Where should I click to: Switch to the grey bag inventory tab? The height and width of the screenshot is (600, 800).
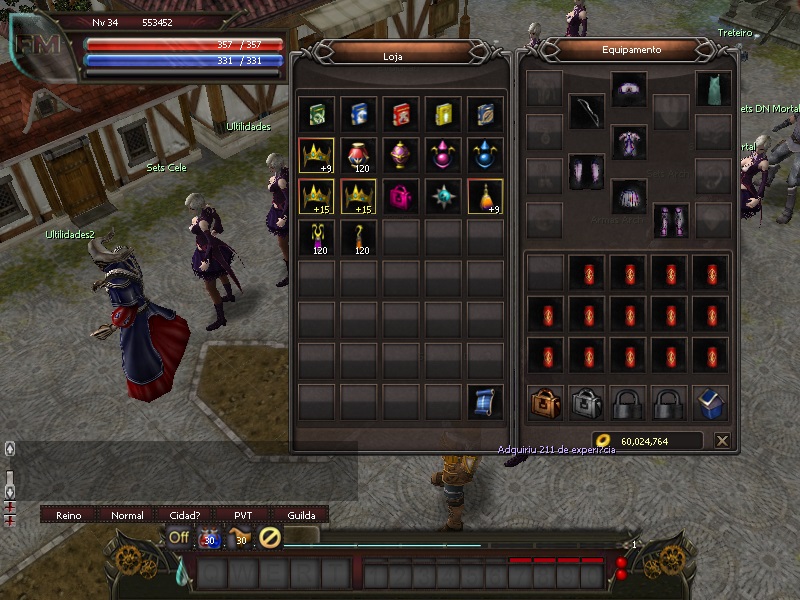(x=587, y=403)
